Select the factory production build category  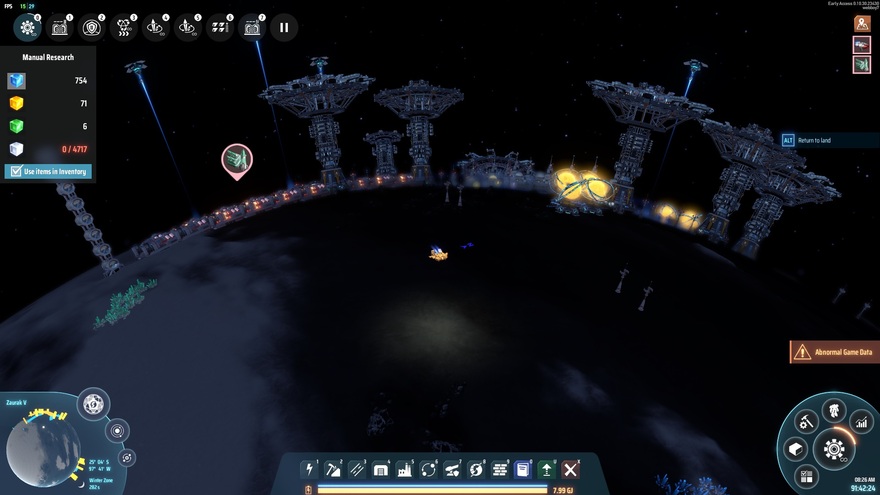[405, 469]
